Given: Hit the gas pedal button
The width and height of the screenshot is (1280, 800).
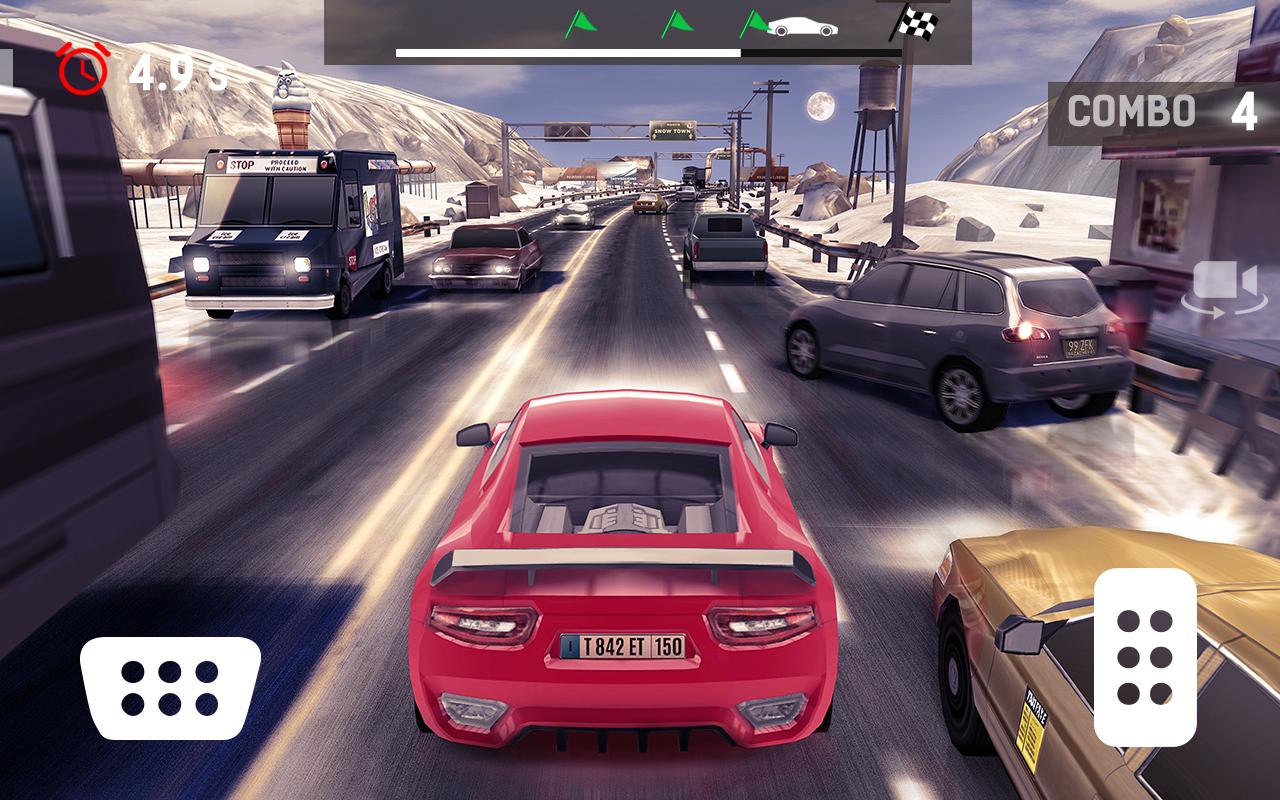Looking at the screenshot, I should (1145, 657).
